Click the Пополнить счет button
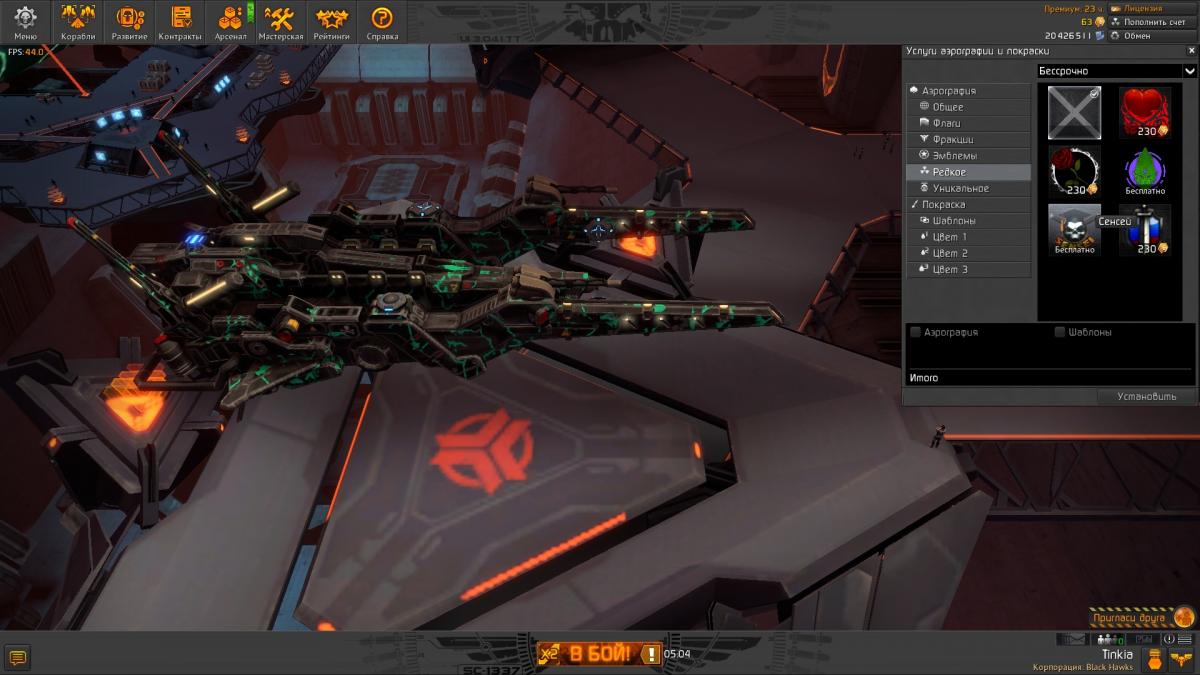The height and width of the screenshot is (675, 1200). 1152,21
